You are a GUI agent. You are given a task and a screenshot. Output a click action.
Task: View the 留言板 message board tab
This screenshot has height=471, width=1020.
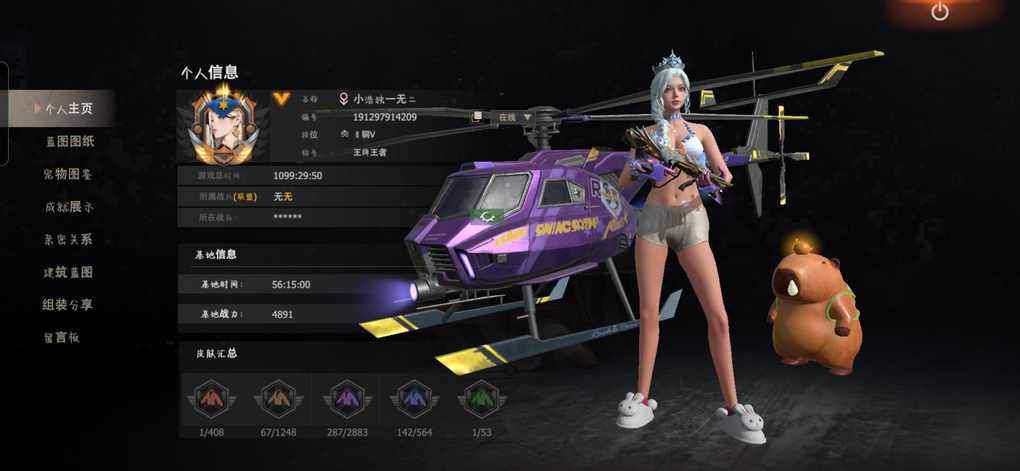tap(60, 337)
